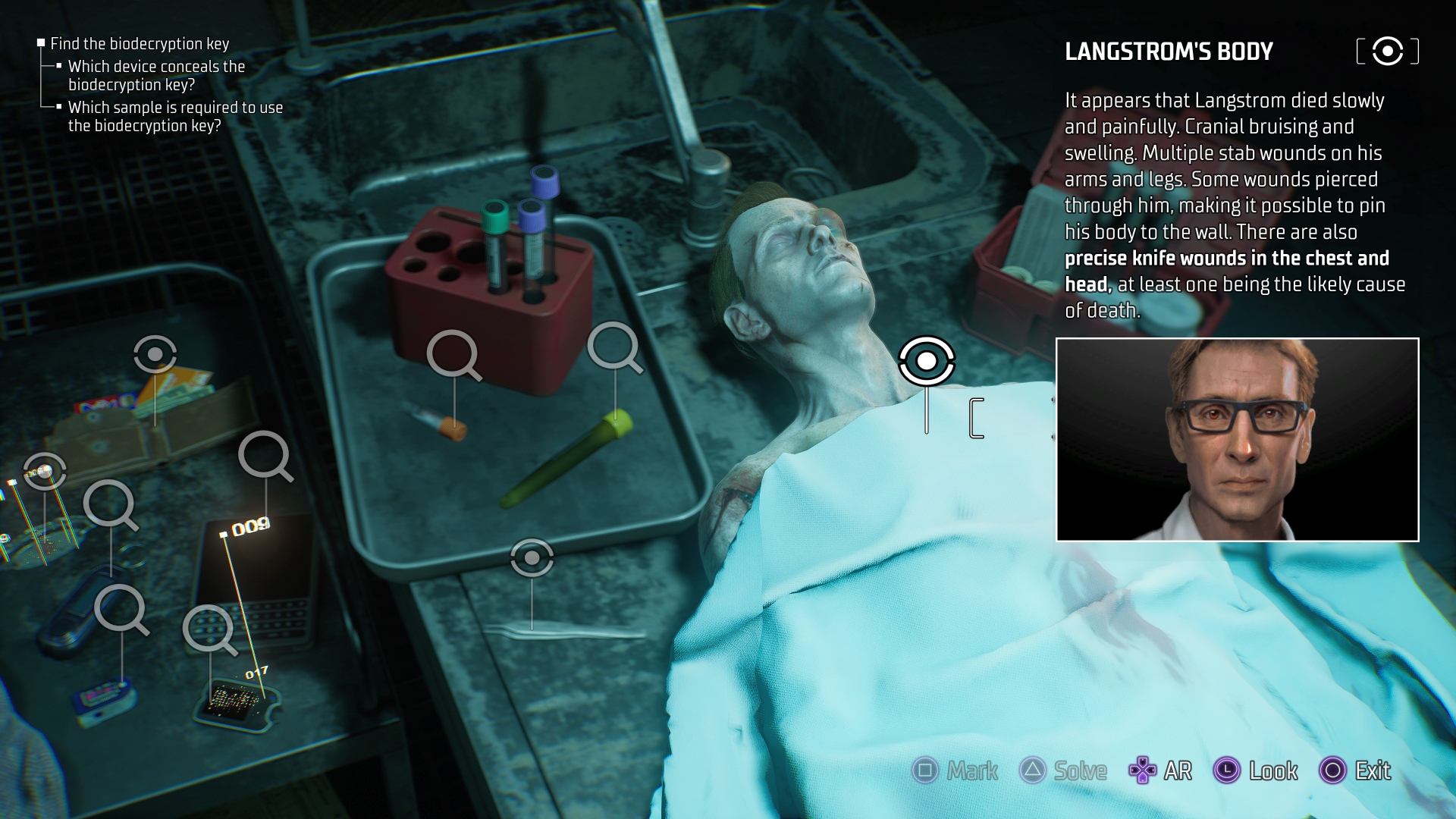Select the 'Which device conceals' sub-objective
Viewport: 1456px width, 819px height.
coord(156,76)
